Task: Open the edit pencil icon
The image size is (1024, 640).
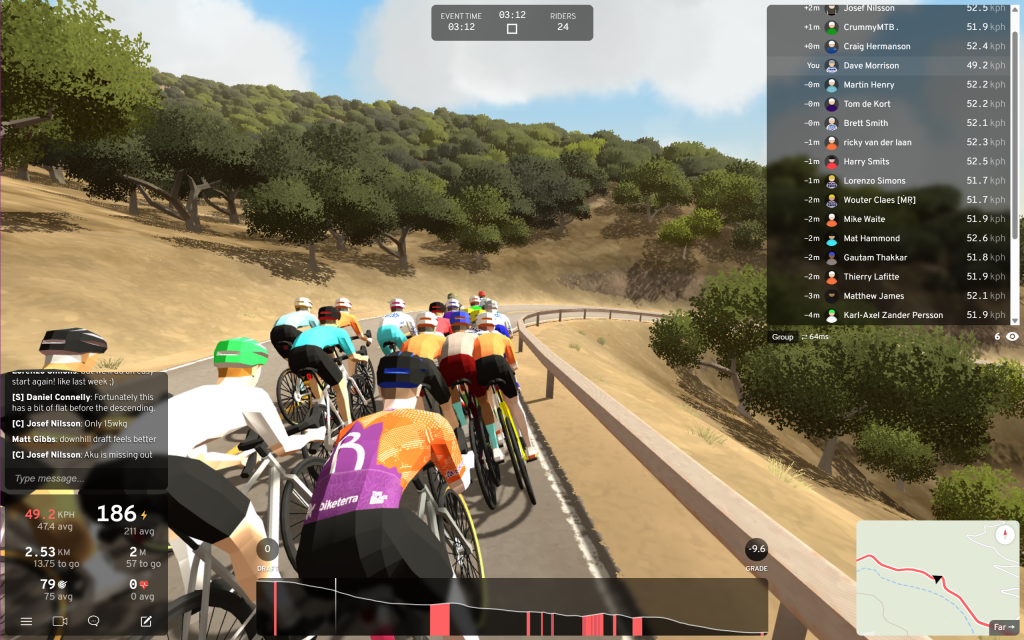Action: [x=146, y=621]
